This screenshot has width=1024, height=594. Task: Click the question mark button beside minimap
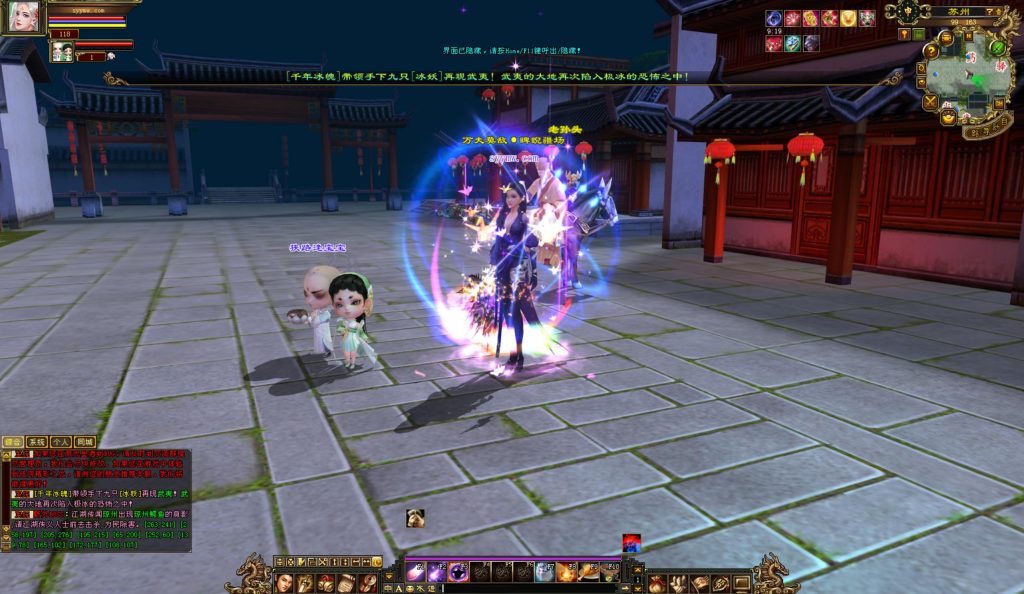click(x=931, y=52)
